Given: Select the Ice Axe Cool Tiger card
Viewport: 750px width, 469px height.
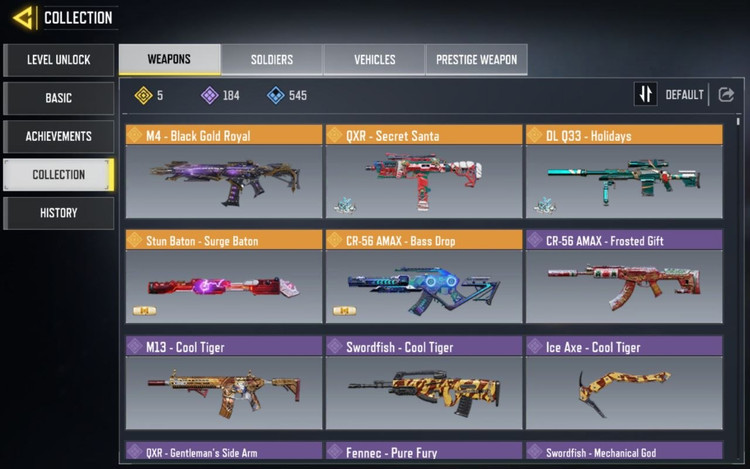Looking at the screenshot, I should (x=624, y=383).
